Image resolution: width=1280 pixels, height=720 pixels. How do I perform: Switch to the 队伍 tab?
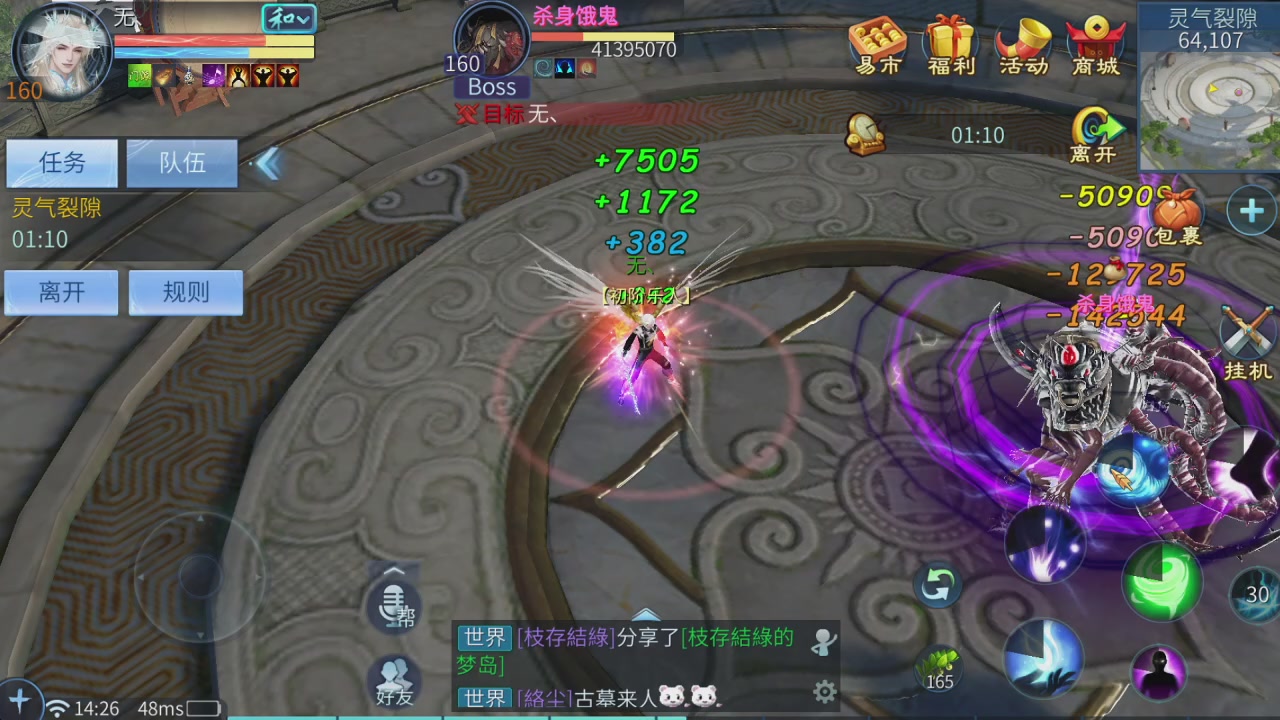[182, 163]
